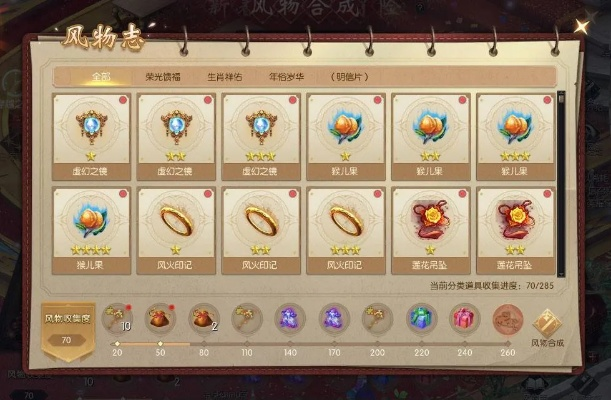
Task: View the green gift box at 220
Action: (420, 319)
